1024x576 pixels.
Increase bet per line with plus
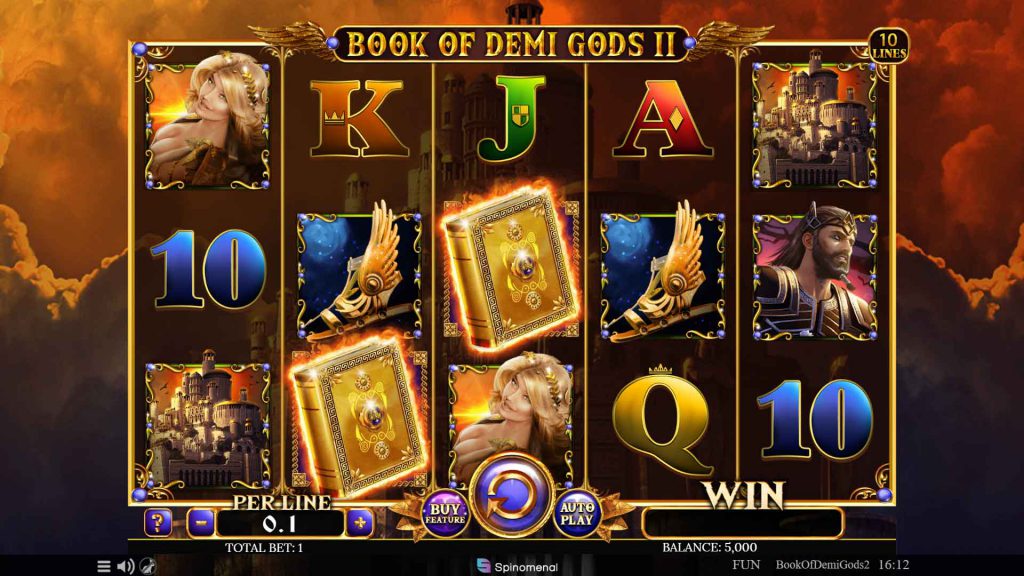[359, 521]
